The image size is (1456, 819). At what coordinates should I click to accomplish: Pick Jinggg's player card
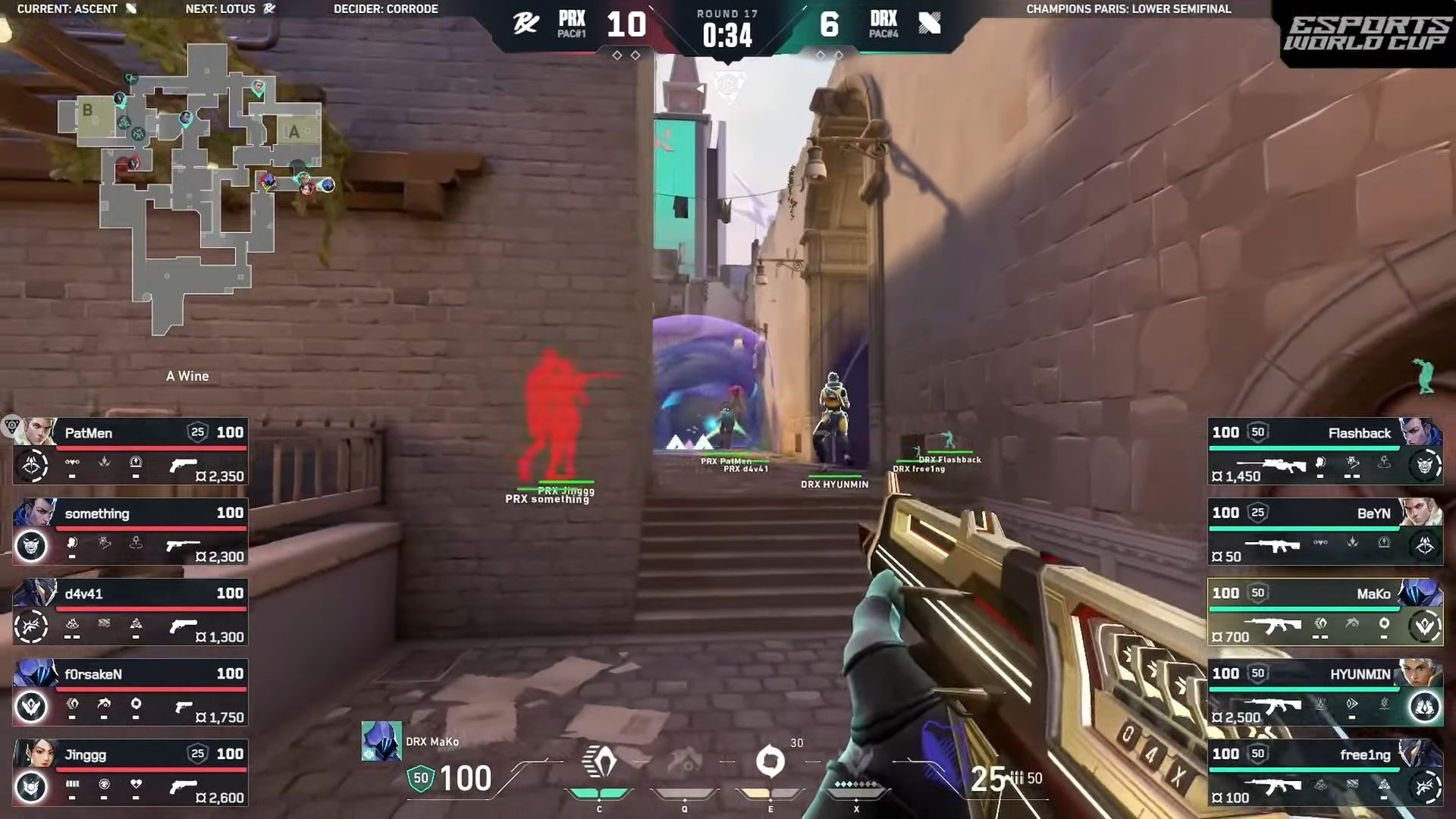[130, 772]
